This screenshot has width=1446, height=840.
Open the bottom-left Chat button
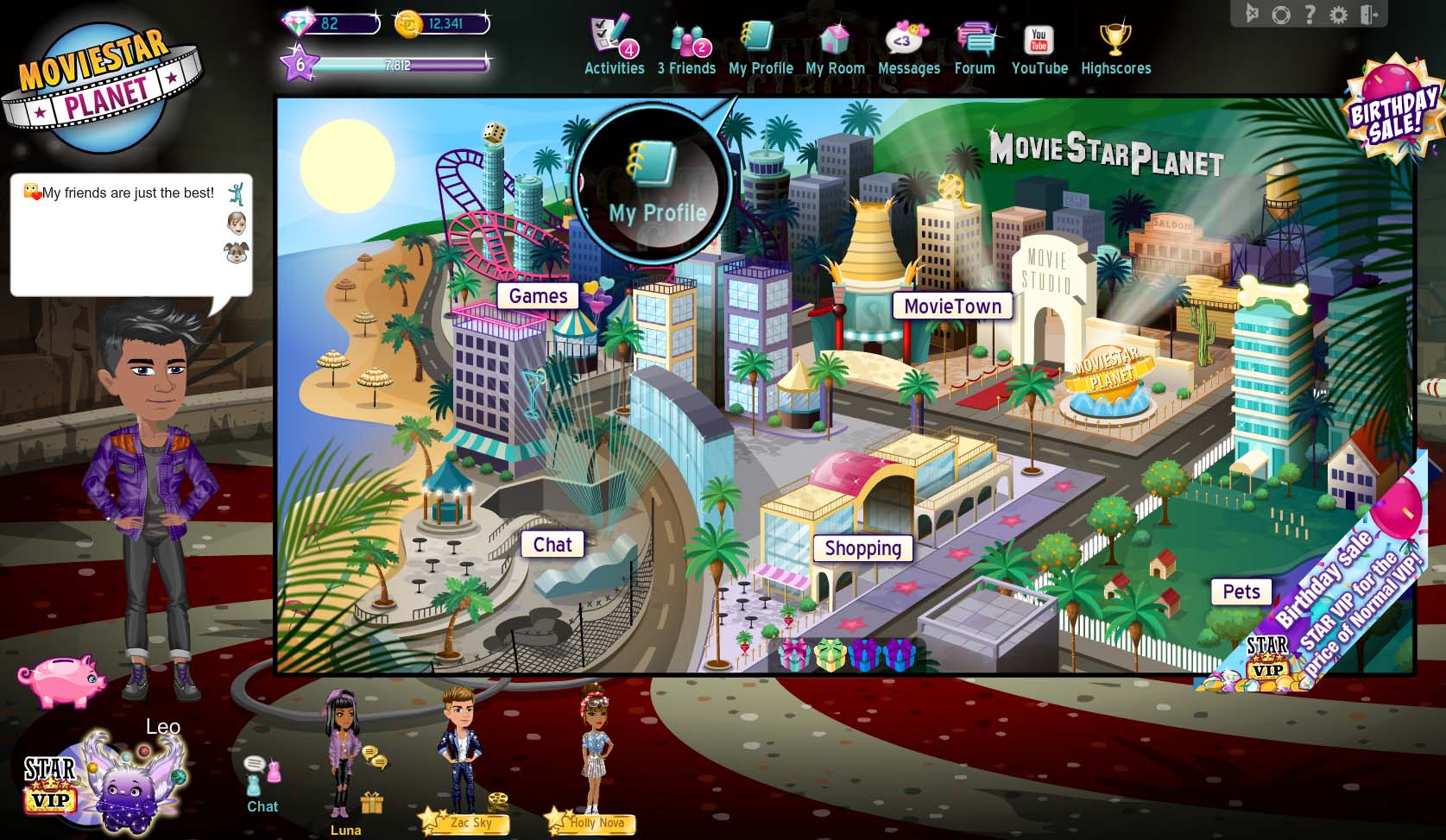tap(262, 785)
